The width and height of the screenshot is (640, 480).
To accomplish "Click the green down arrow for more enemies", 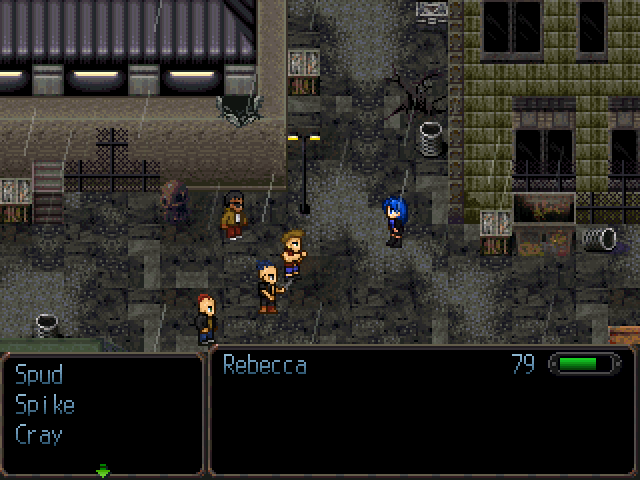I will [x=103, y=470].
